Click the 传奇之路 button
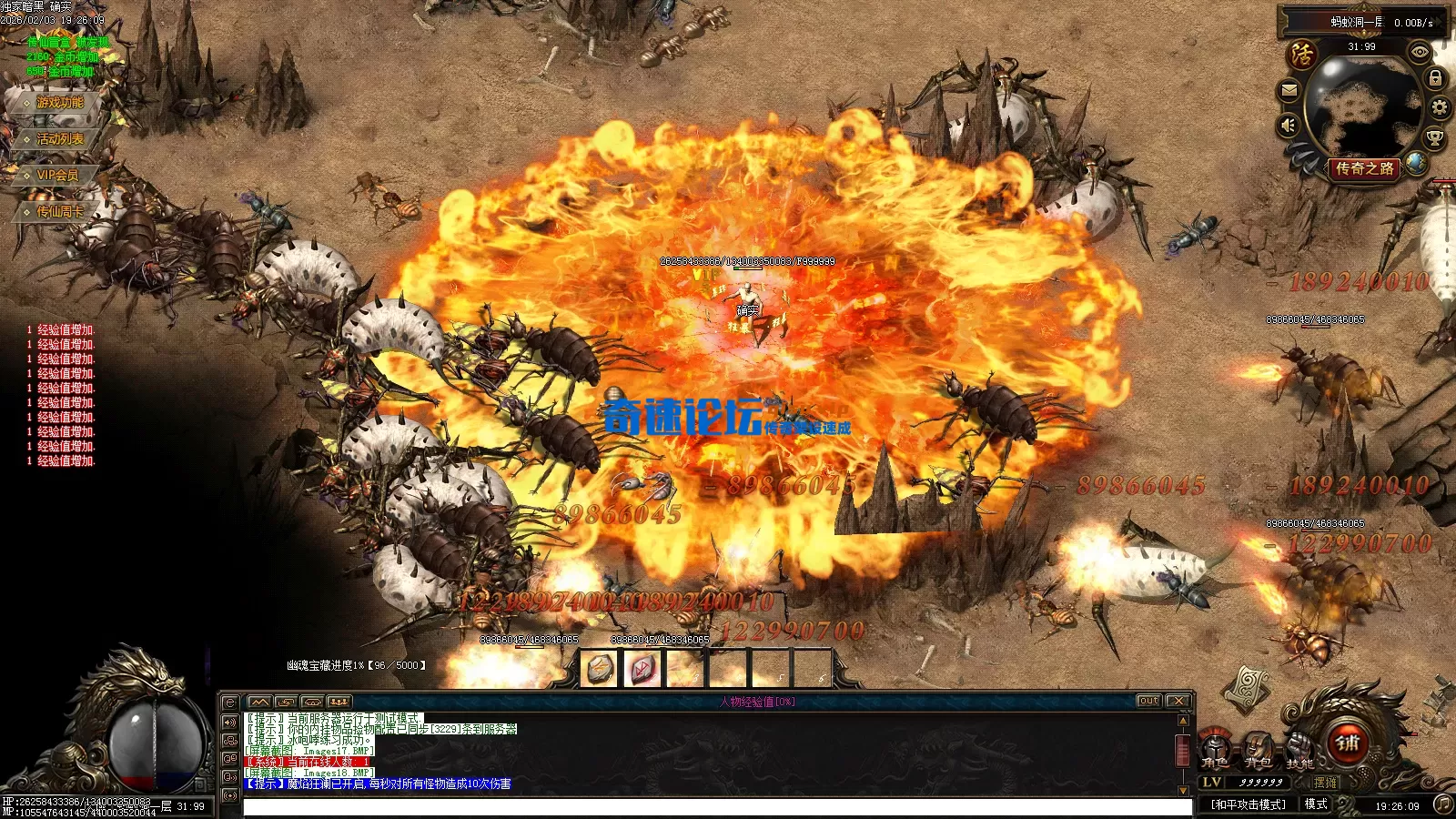1456x819 pixels. tap(1364, 168)
